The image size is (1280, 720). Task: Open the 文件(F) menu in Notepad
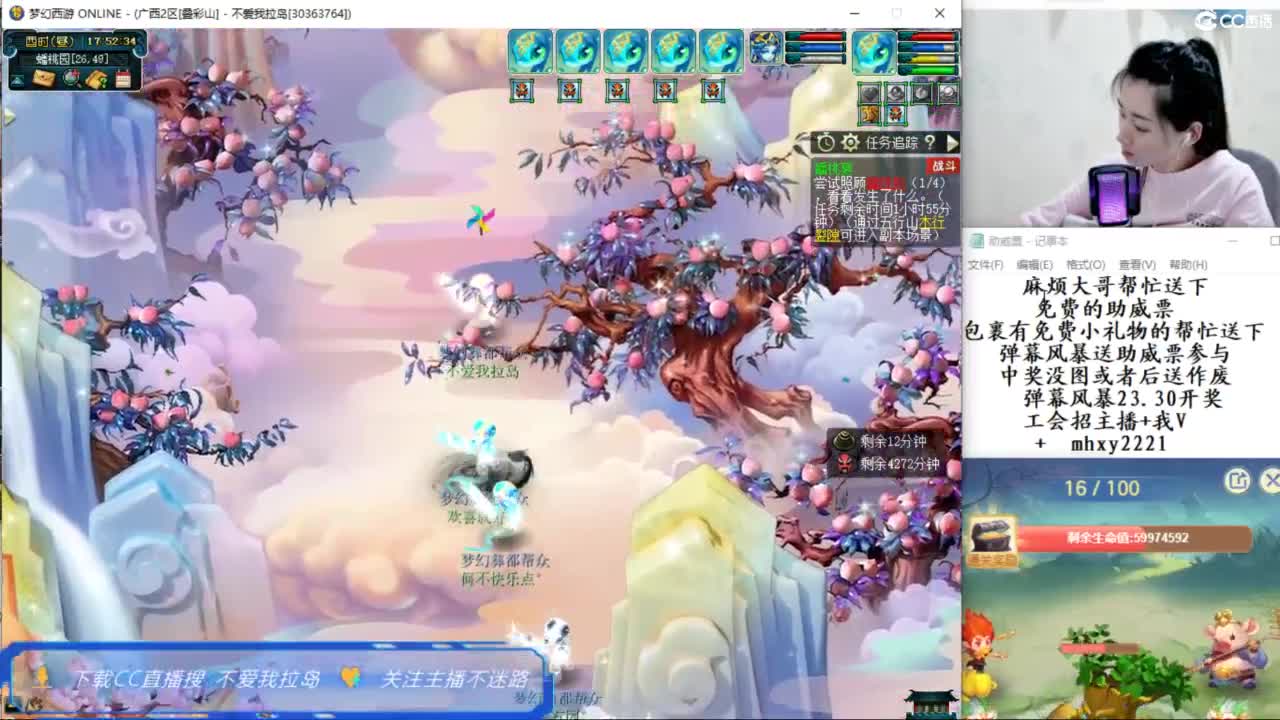tap(984, 263)
